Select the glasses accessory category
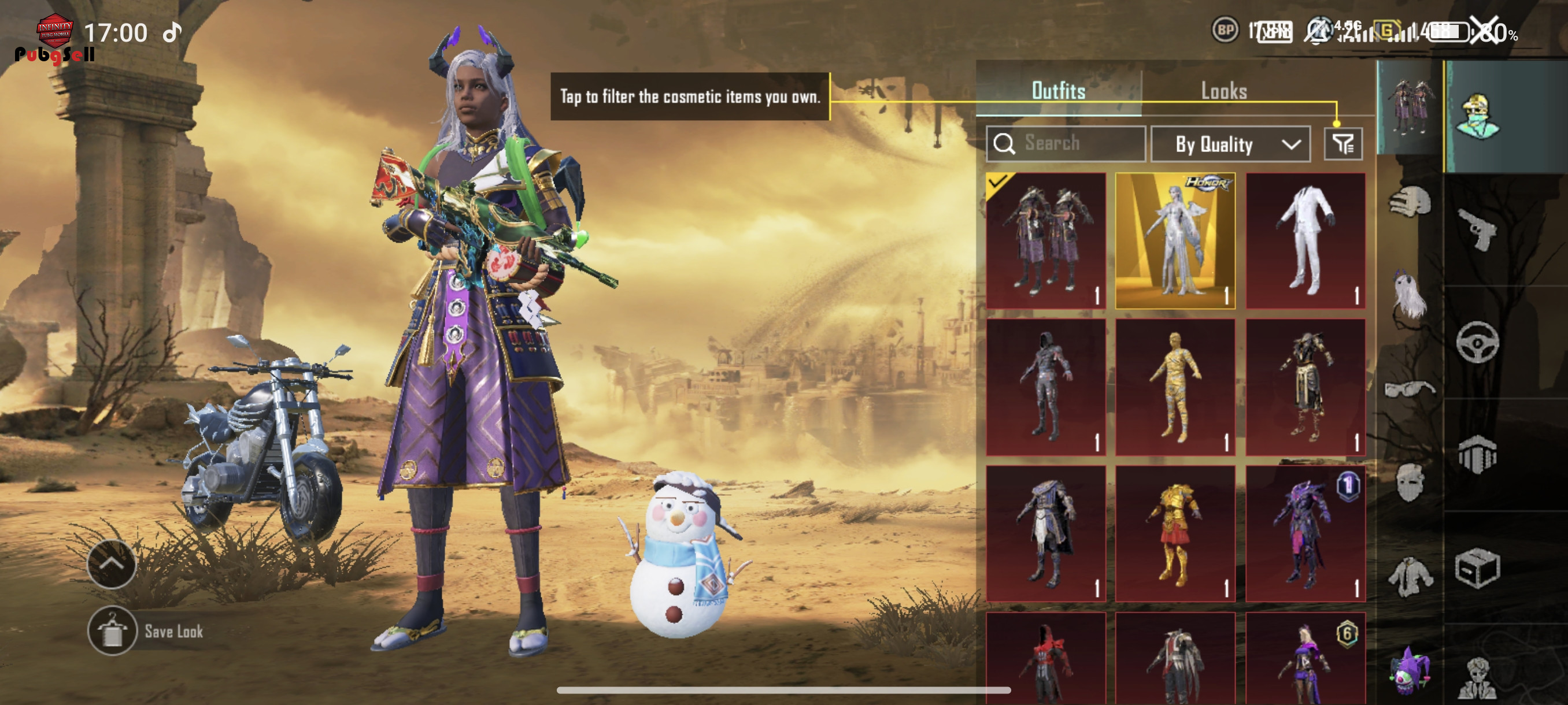1568x705 pixels. pyautogui.click(x=1410, y=388)
